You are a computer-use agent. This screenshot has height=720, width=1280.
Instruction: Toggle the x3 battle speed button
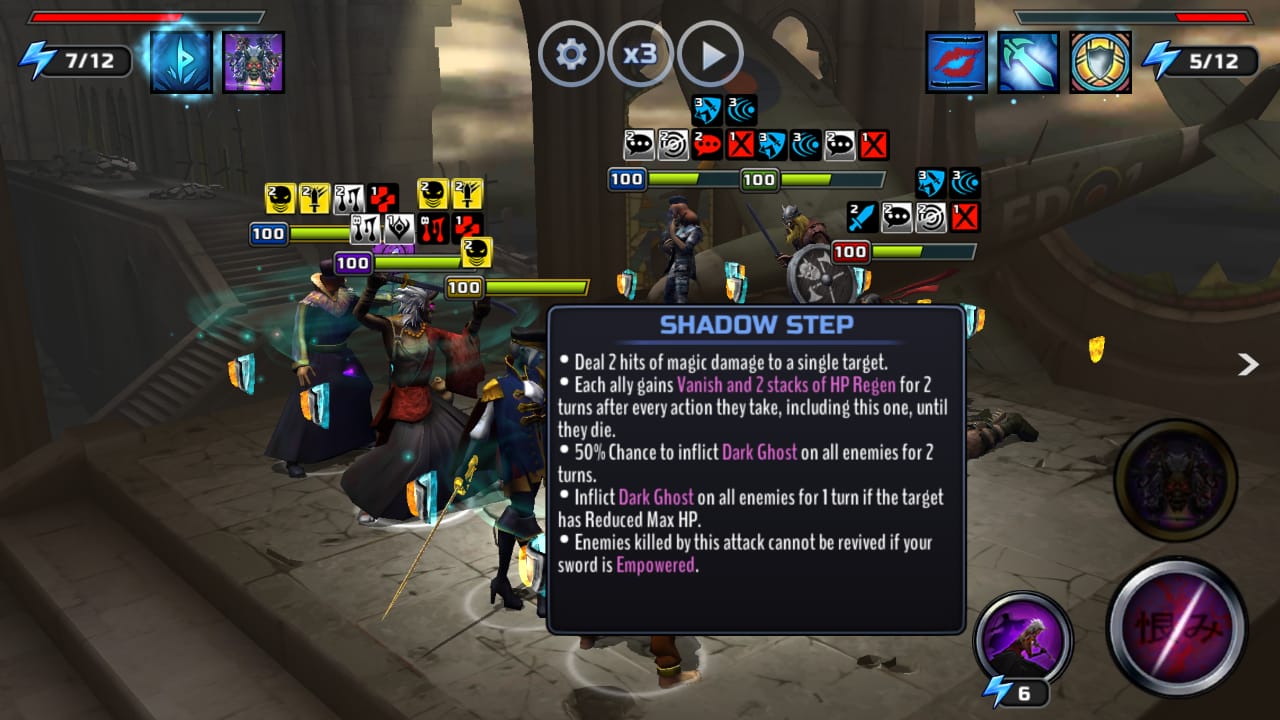click(x=640, y=54)
